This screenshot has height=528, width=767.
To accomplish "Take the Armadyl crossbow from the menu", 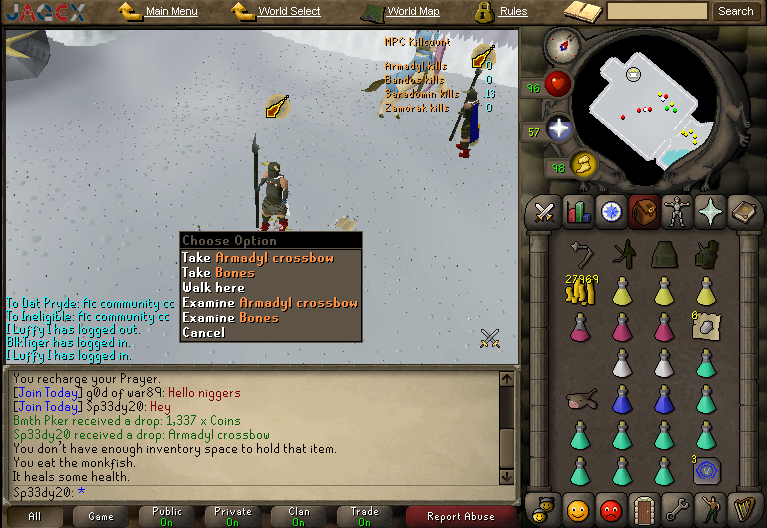I will point(258,258).
